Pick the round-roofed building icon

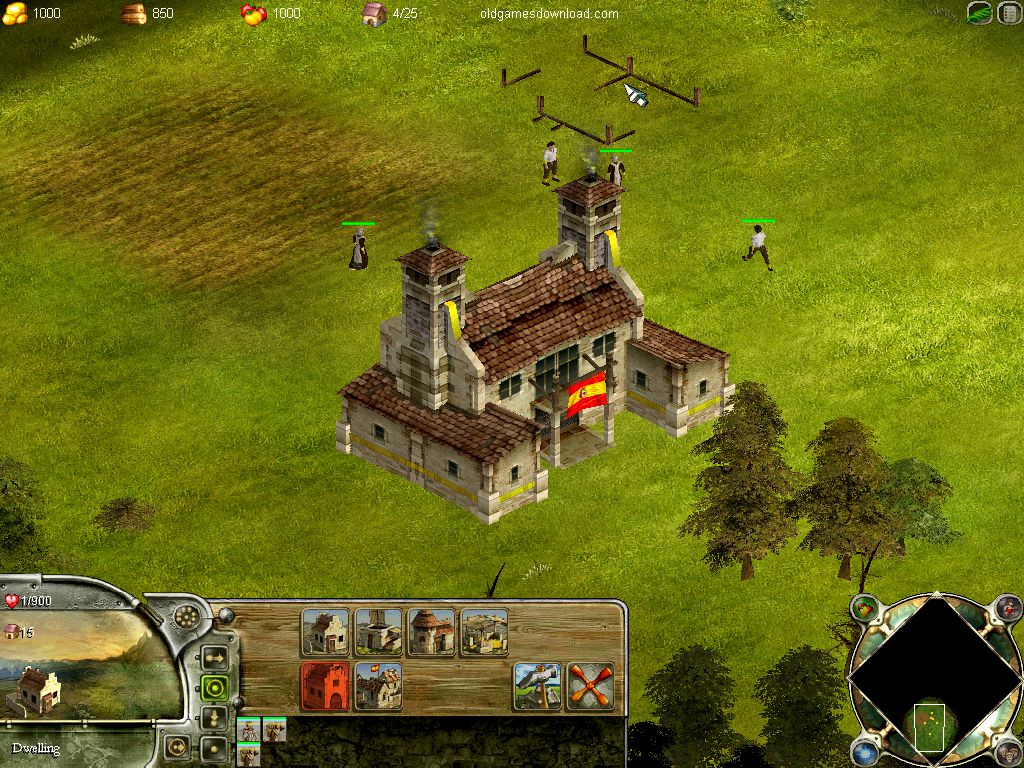click(431, 632)
